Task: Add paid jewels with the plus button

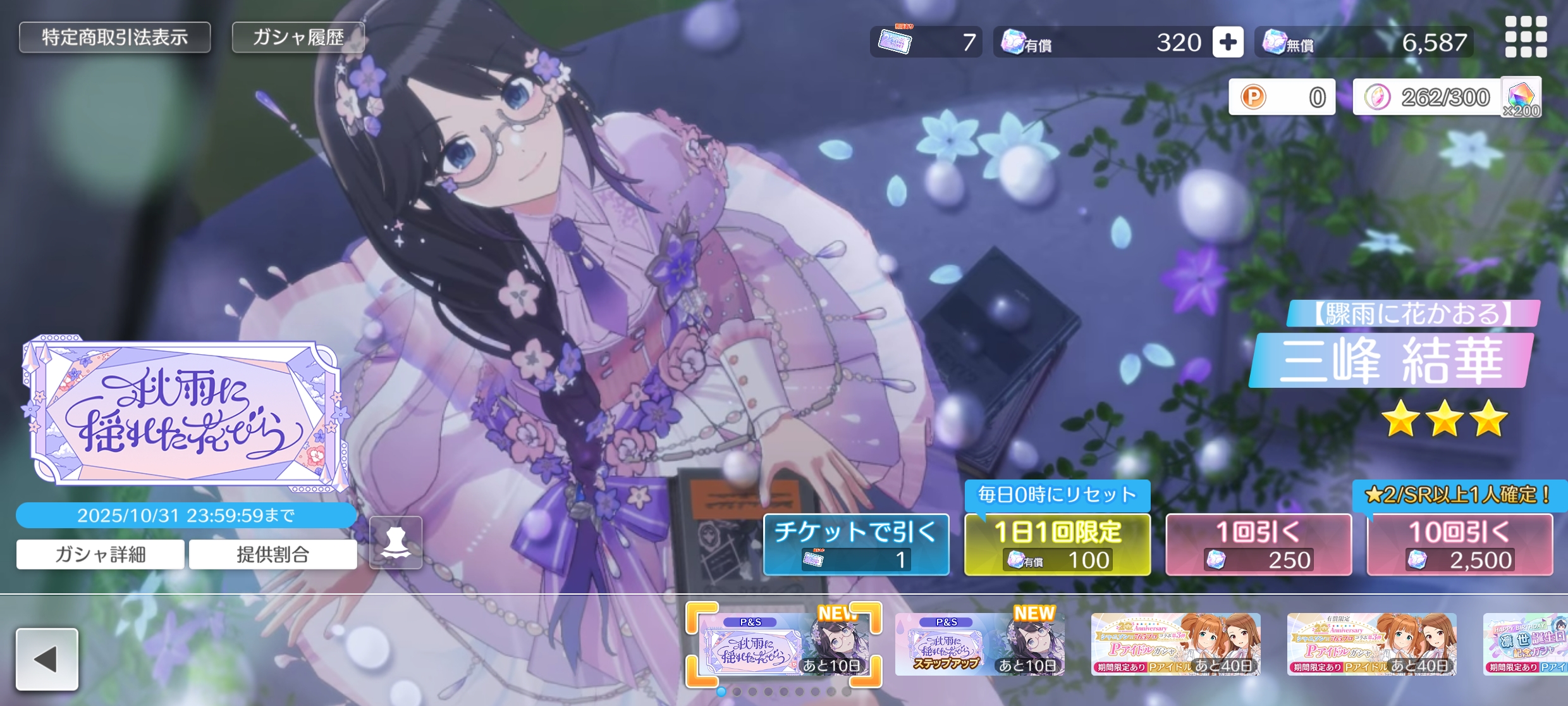Action: [1228, 42]
